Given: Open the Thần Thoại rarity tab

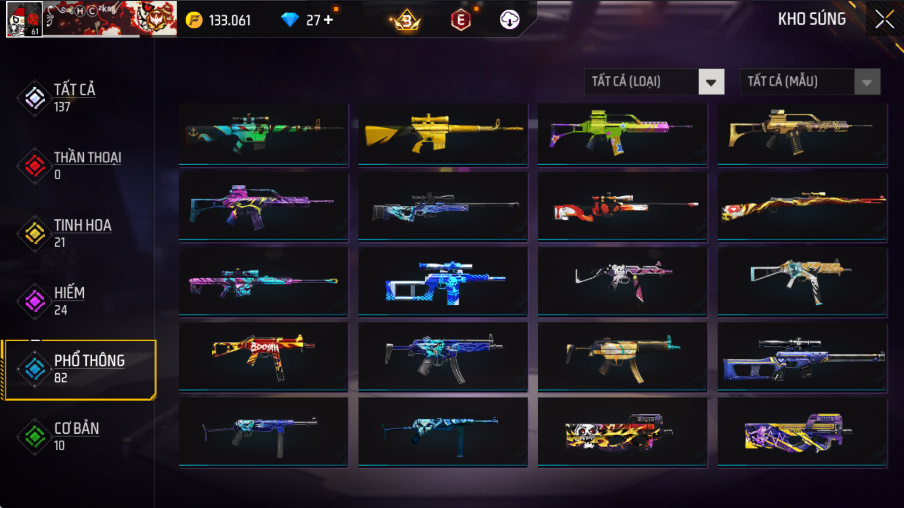Looking at the screenshot, I should [x=86, y=164].
